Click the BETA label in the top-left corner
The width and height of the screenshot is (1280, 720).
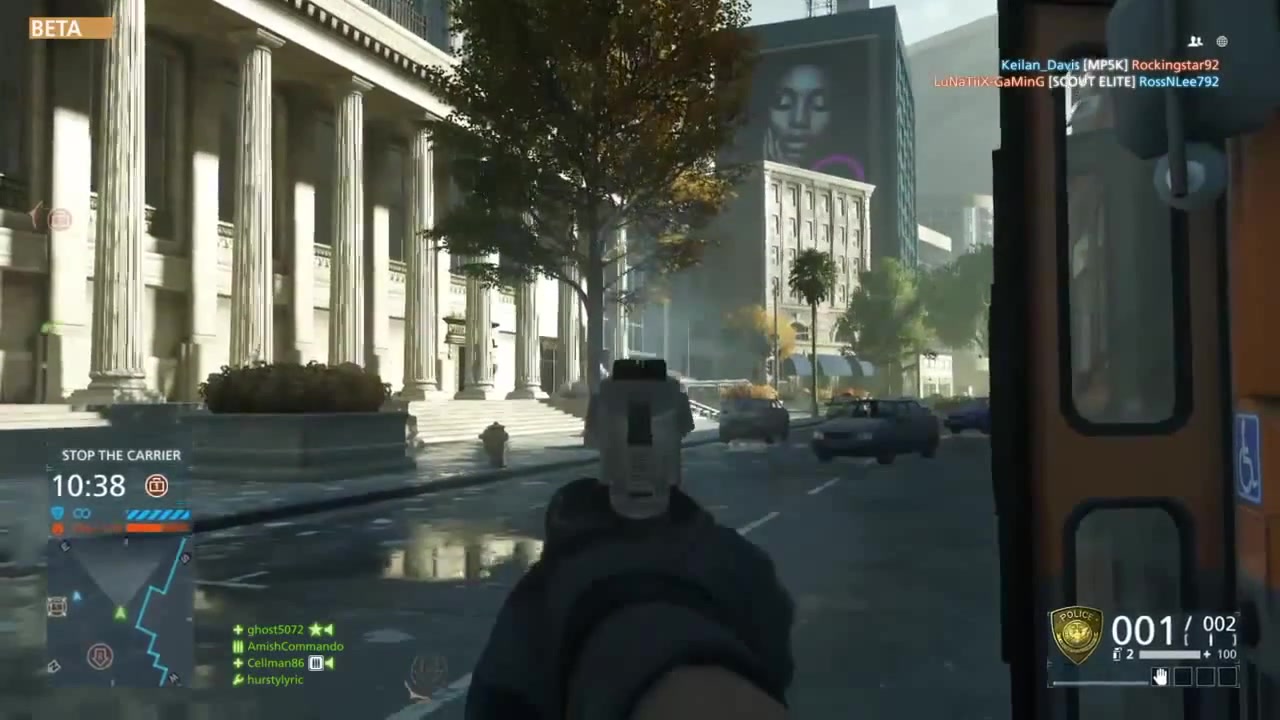[55, 28]
